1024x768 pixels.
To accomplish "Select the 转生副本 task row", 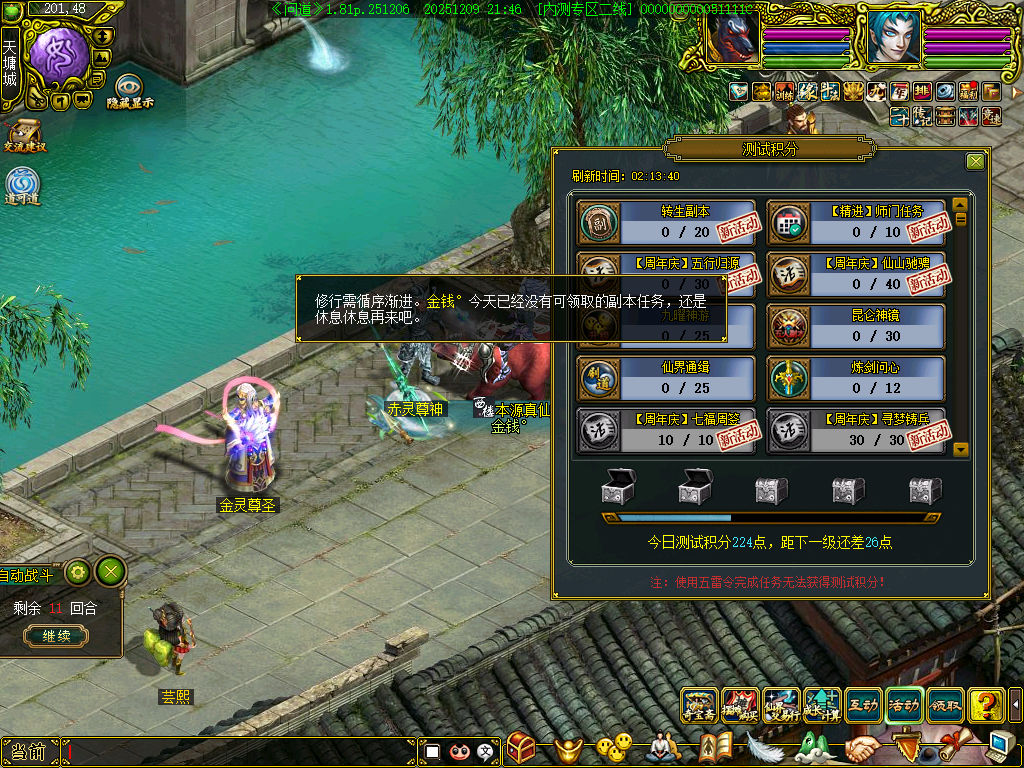I will [x=666, y=222].
